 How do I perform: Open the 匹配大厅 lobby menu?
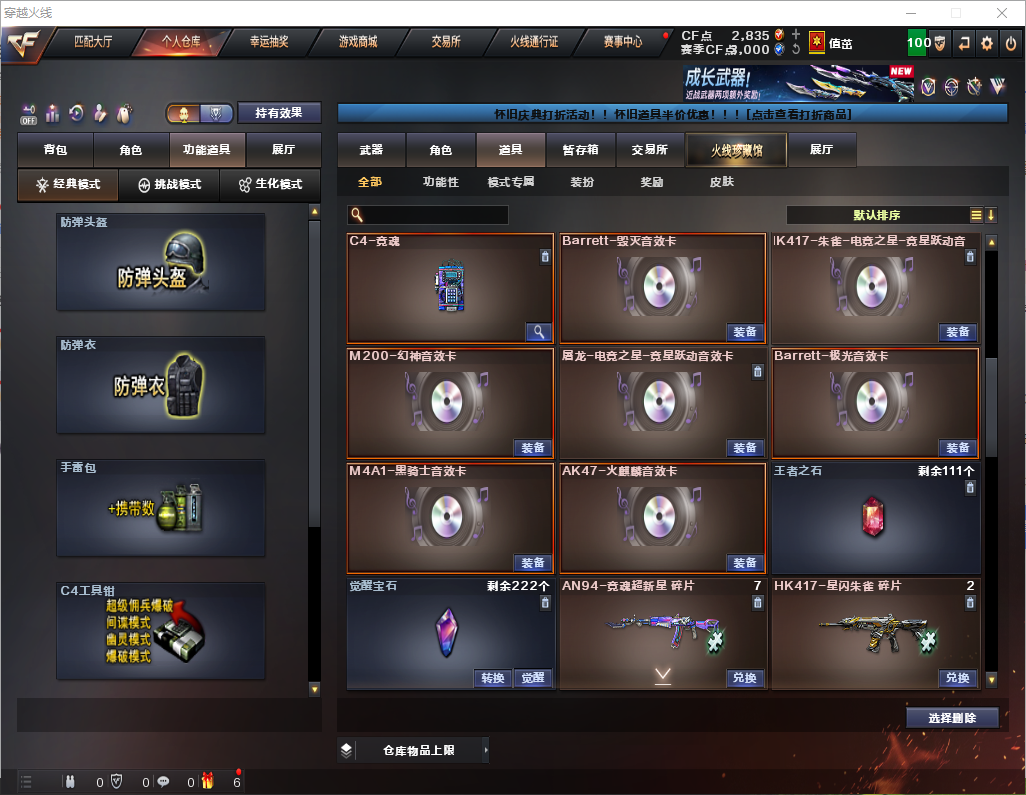tap(93, 43)
